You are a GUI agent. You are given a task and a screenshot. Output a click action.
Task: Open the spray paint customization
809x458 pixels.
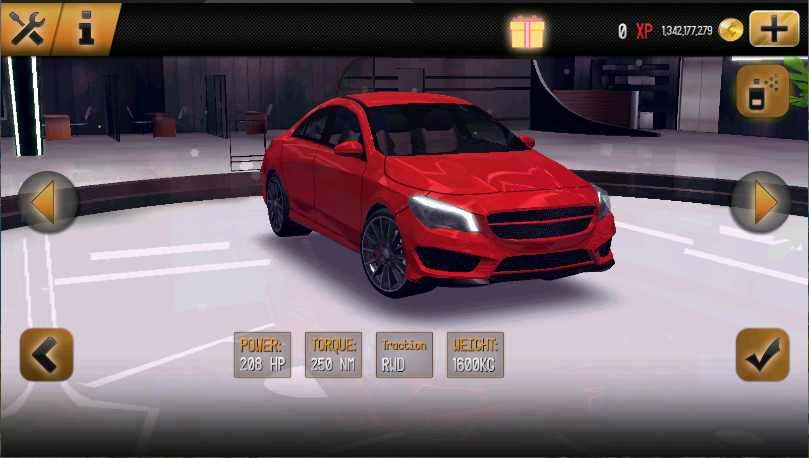(x=762, y=92)
